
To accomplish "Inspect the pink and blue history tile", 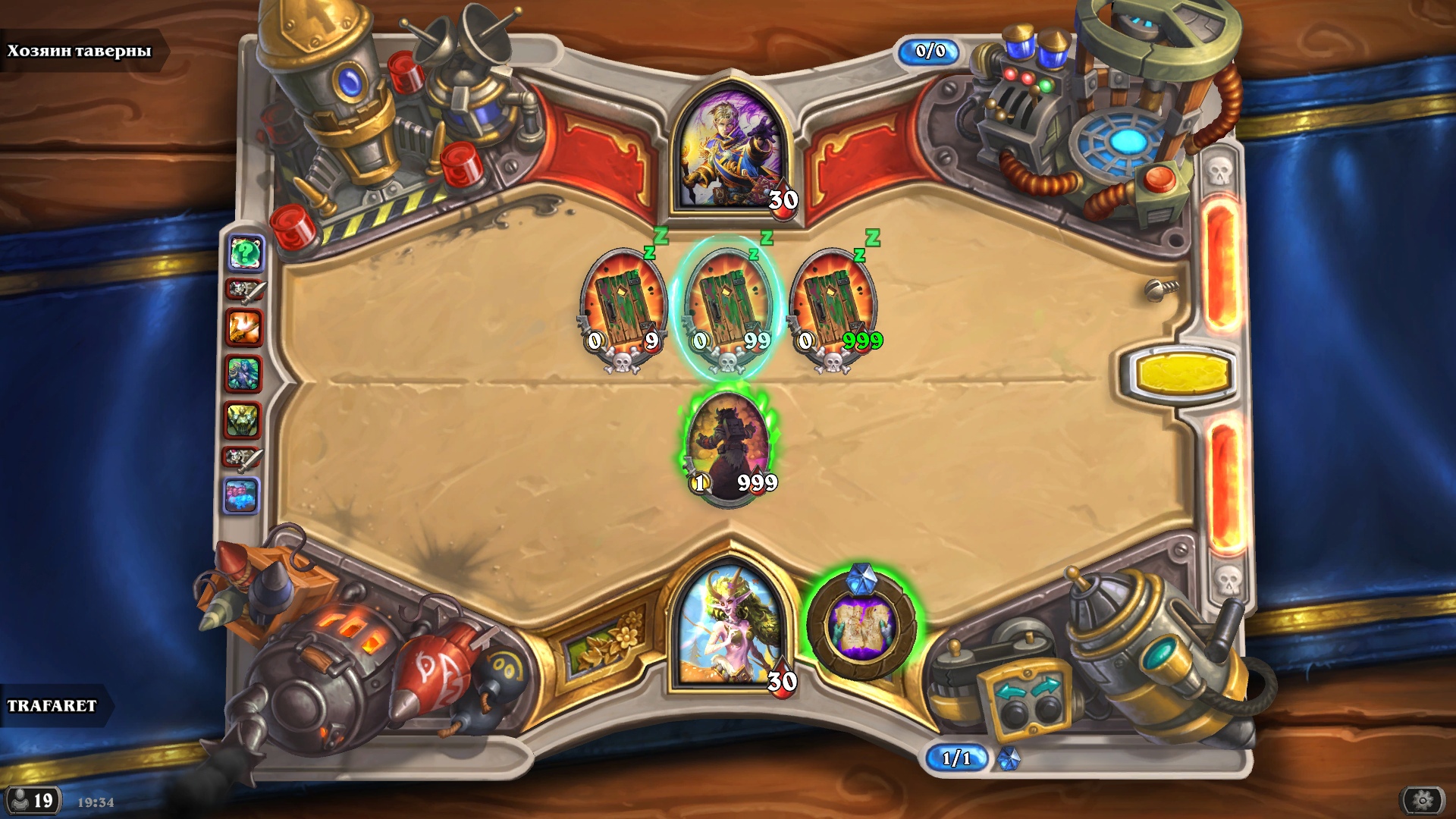I will 242,496.
